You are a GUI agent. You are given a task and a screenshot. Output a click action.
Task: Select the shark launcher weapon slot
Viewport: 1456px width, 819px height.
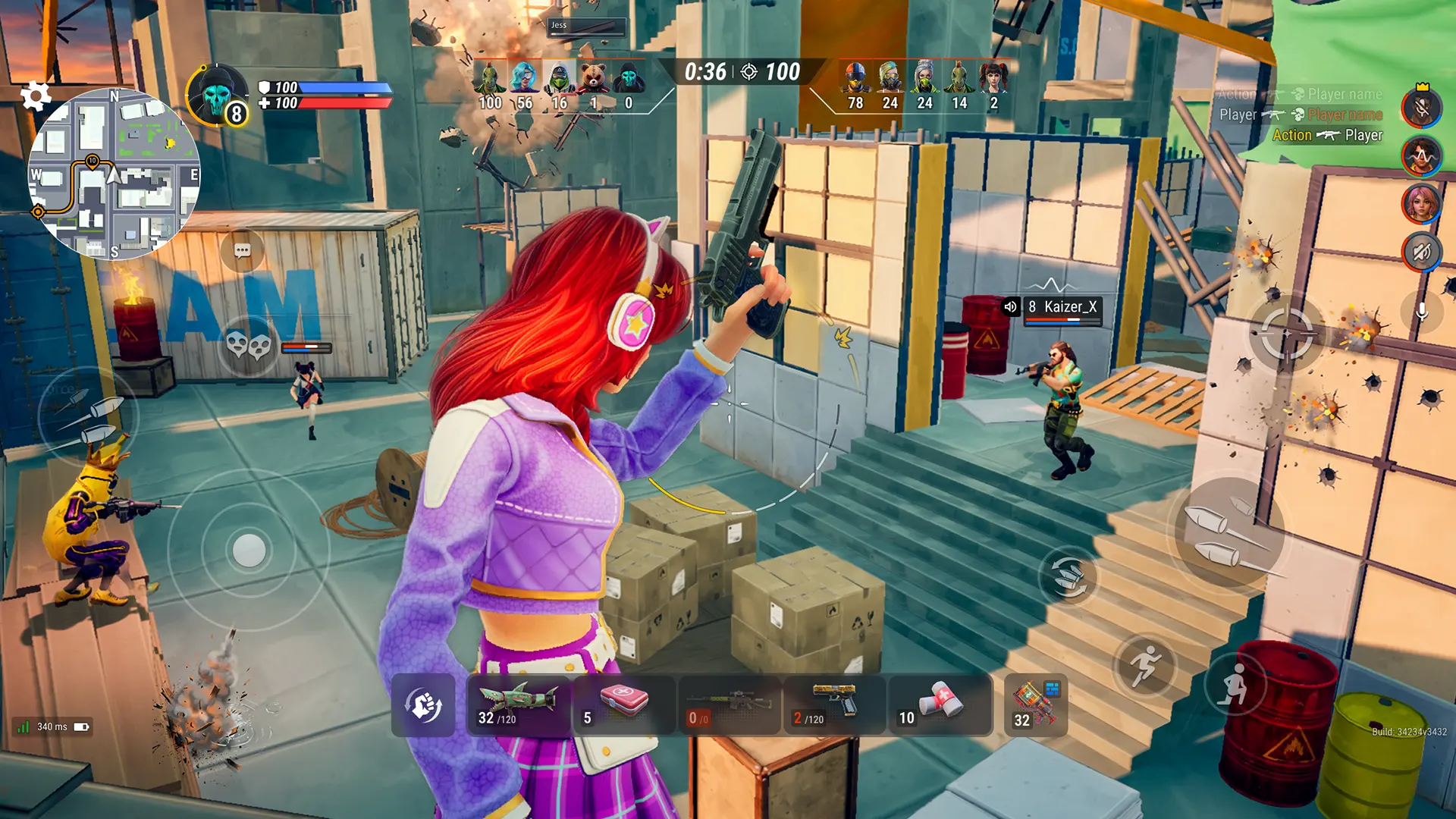(519, 705)
